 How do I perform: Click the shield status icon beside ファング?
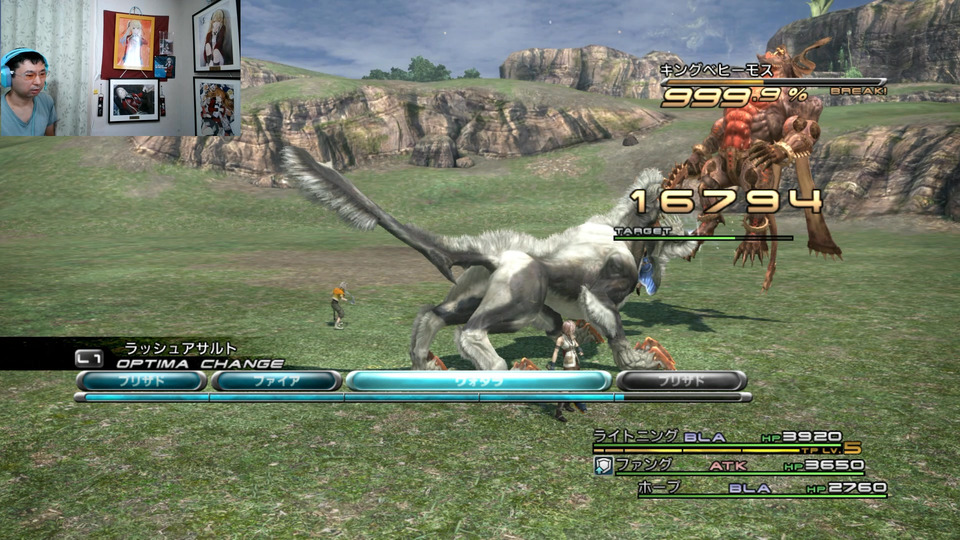[604, 465]
